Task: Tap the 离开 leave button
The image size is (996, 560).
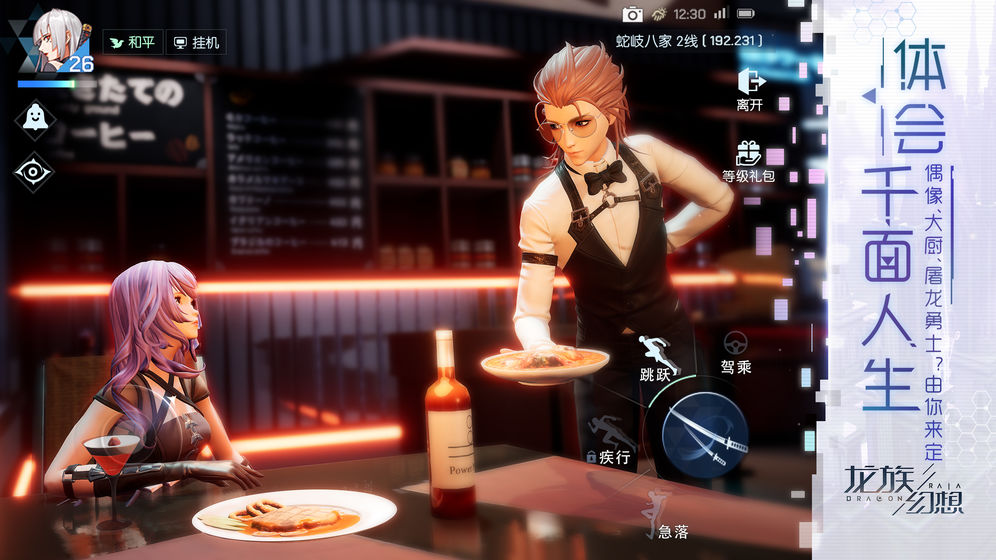Action: [750, 89]
